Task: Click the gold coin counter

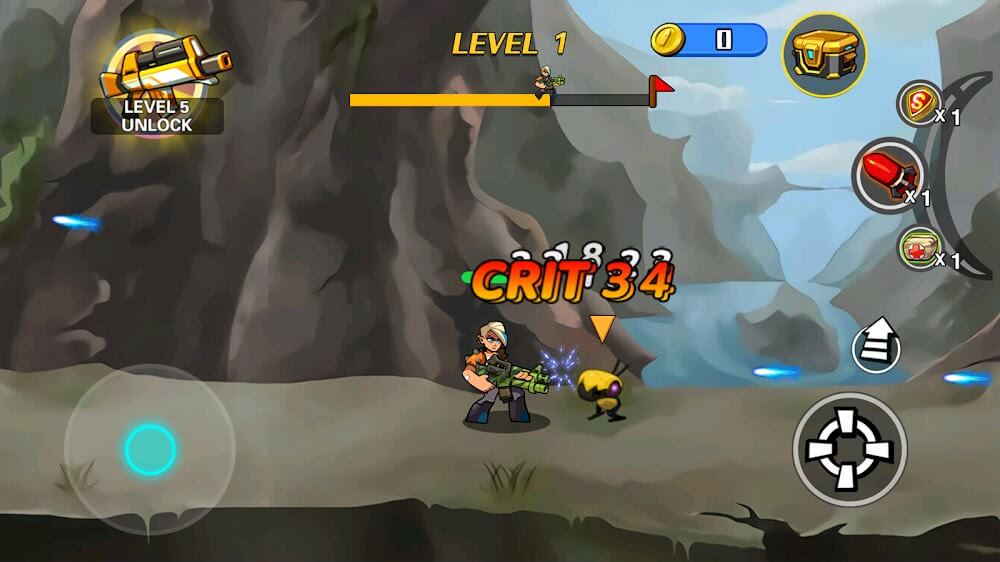Action: point(708,40)
